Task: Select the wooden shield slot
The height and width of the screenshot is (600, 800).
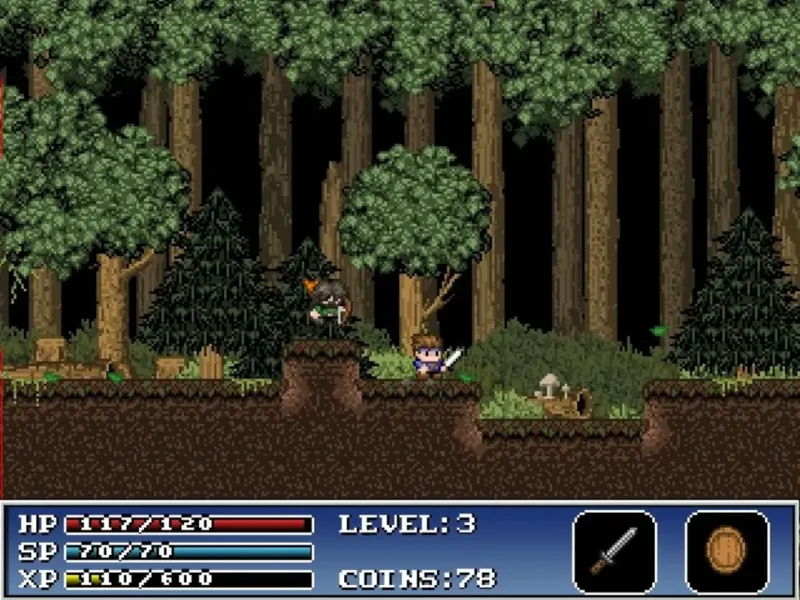Action: pos(727,551)
